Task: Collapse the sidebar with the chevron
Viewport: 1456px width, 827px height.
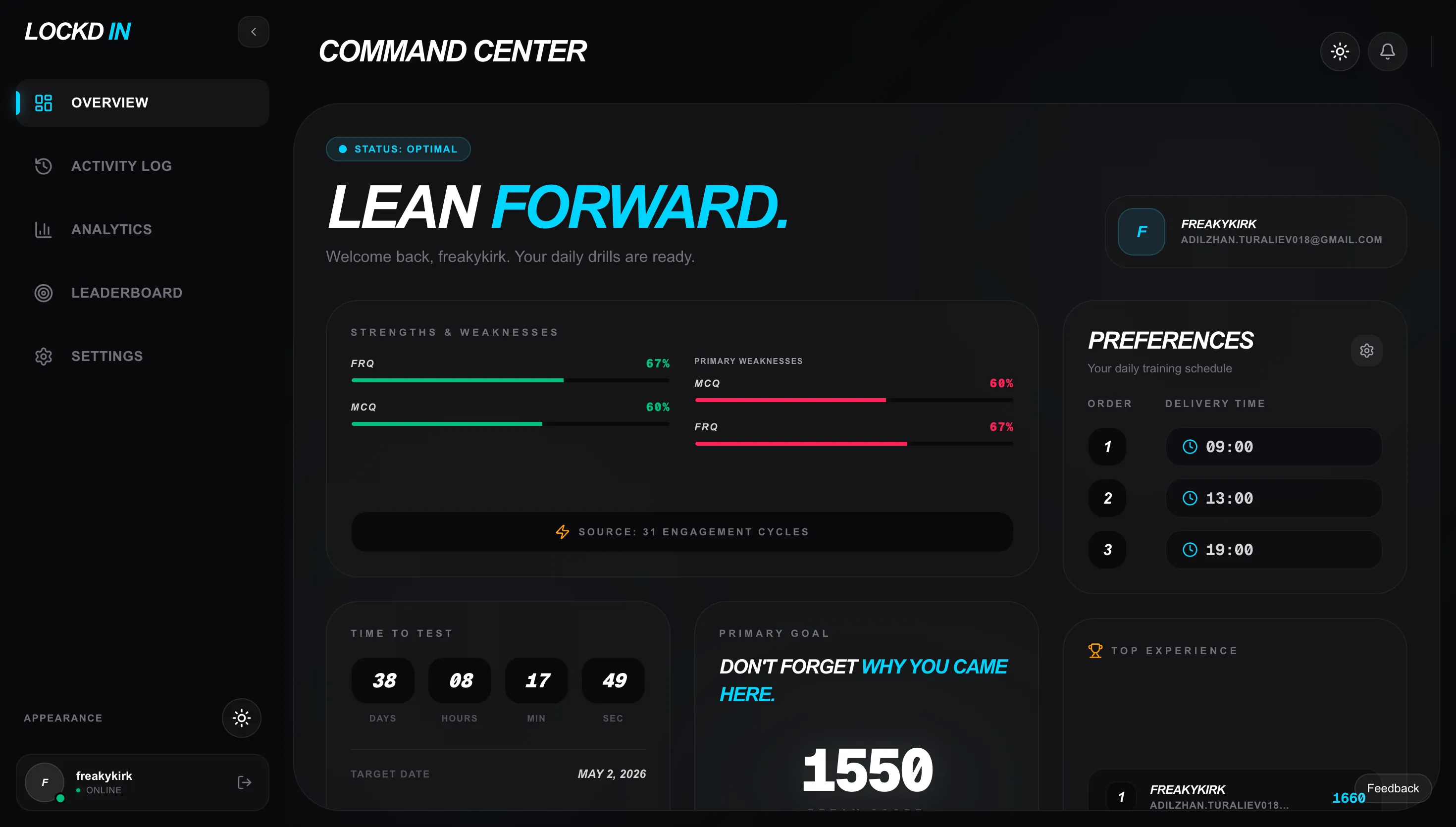Action: (x=253, y=32)
